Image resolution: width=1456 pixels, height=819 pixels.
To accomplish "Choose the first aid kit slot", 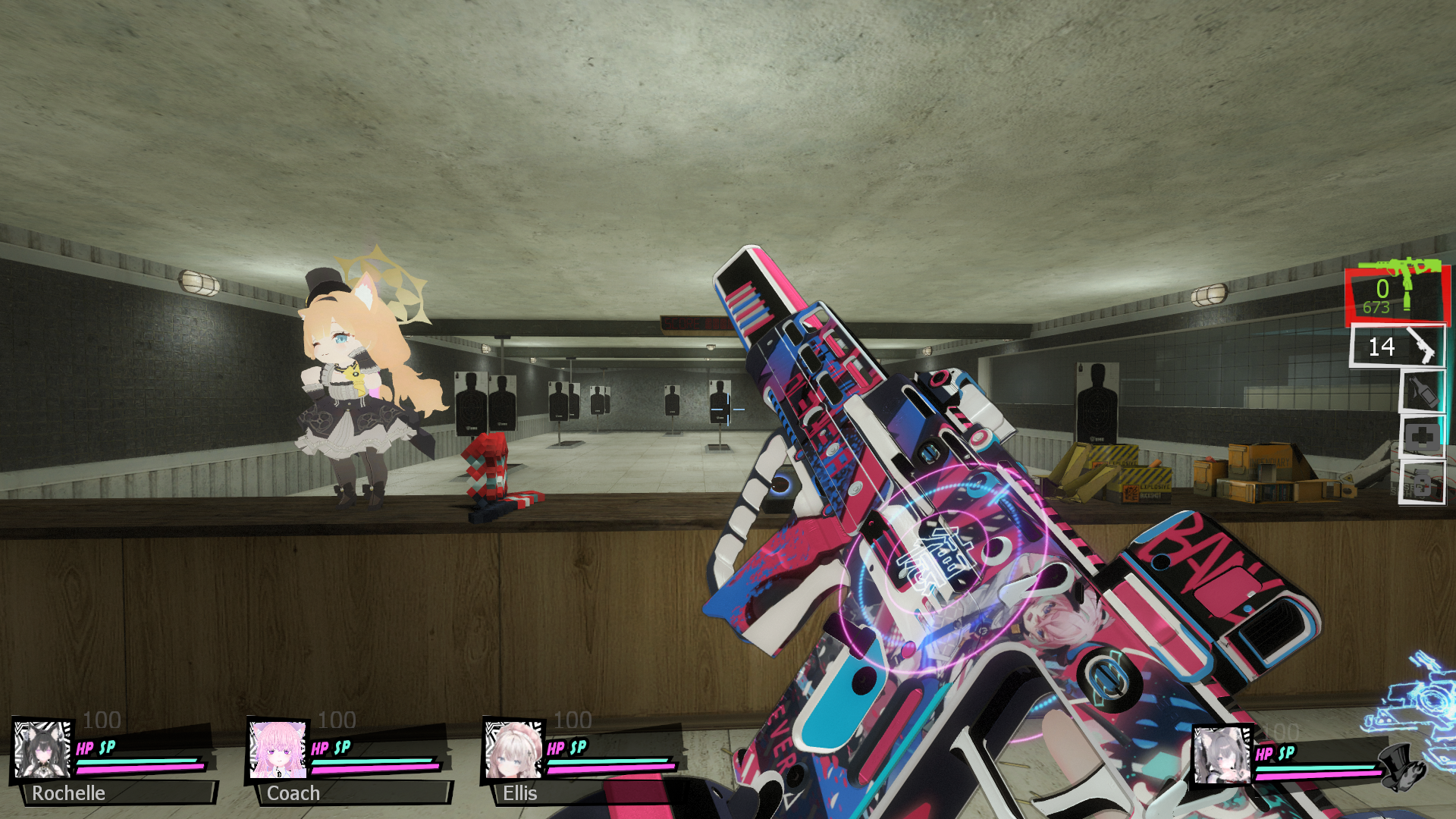I will tap(1422, 438).
